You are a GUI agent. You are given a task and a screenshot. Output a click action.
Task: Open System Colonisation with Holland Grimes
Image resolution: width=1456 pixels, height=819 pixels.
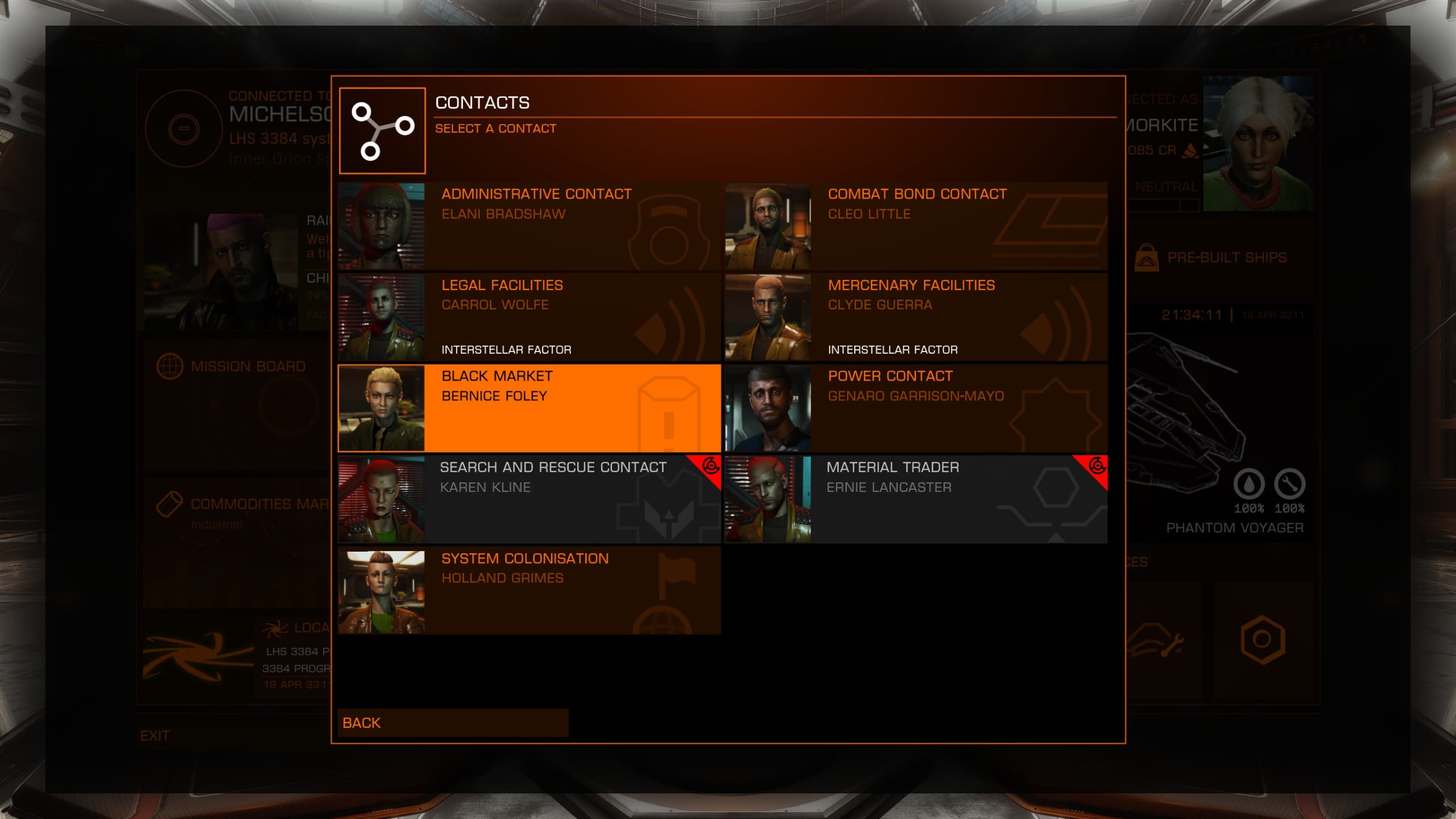click(529, 590)
